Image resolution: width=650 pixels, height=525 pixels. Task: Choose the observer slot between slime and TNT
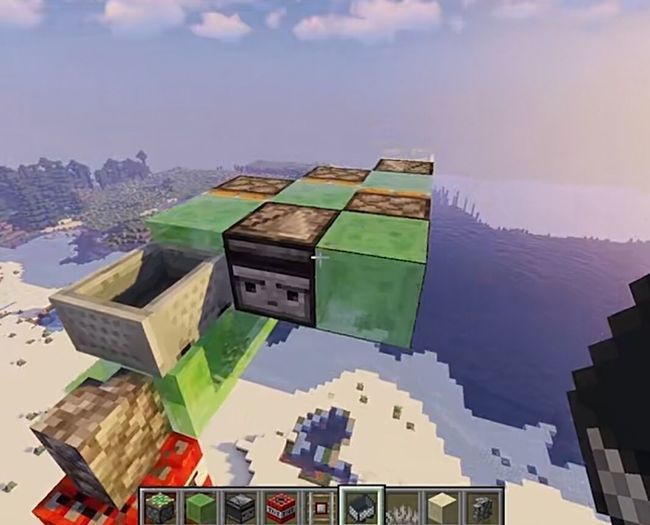[x=241, y=507]
